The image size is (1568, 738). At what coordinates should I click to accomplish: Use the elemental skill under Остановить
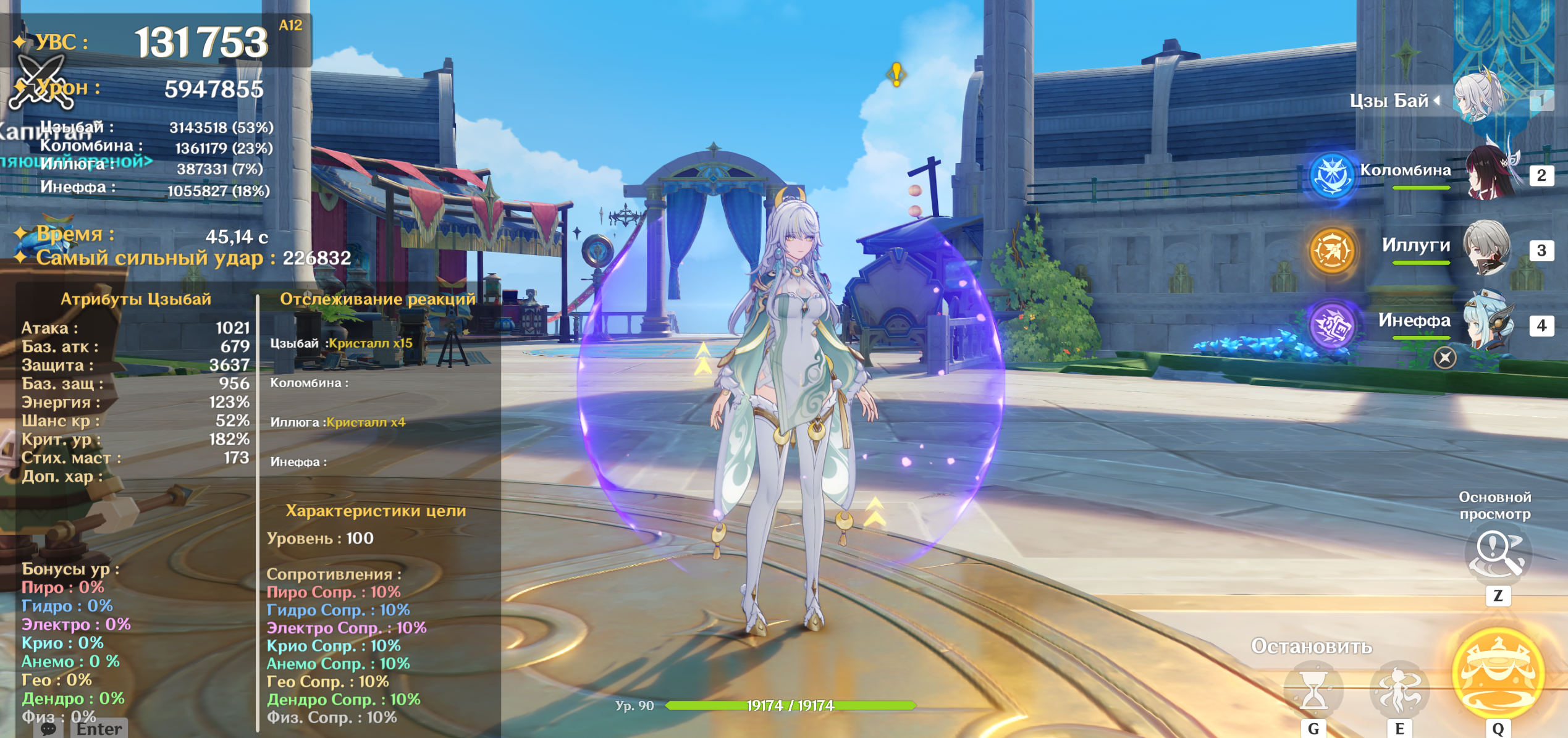pyautogui.click(x=1399, y=690)
